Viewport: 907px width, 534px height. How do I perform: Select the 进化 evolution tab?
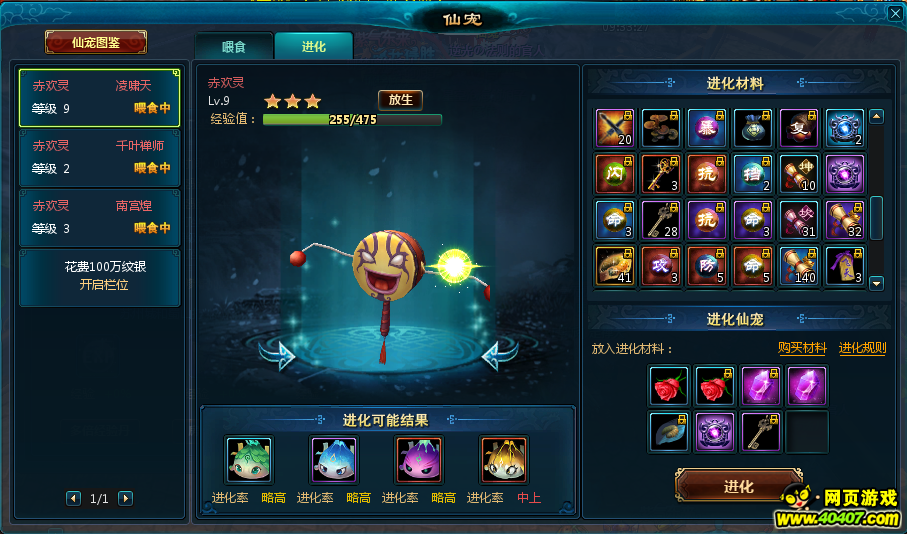pyautogui.click(x=313, y=47)
